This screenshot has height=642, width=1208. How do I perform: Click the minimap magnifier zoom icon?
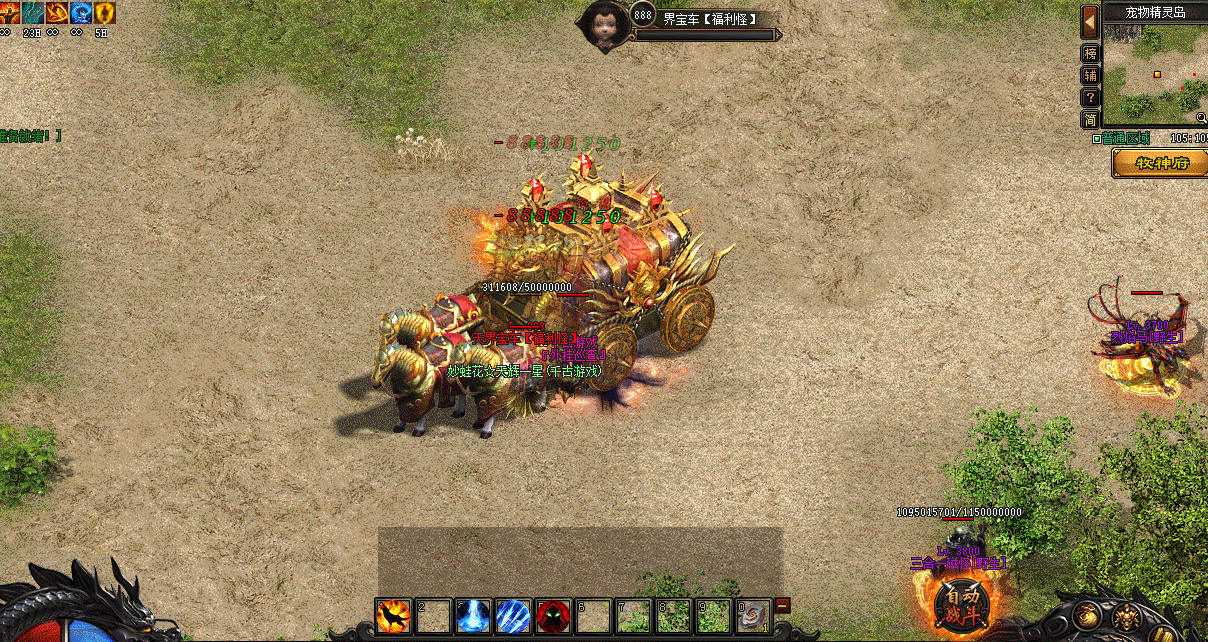pyautogui.click(x=1201, y=118)
